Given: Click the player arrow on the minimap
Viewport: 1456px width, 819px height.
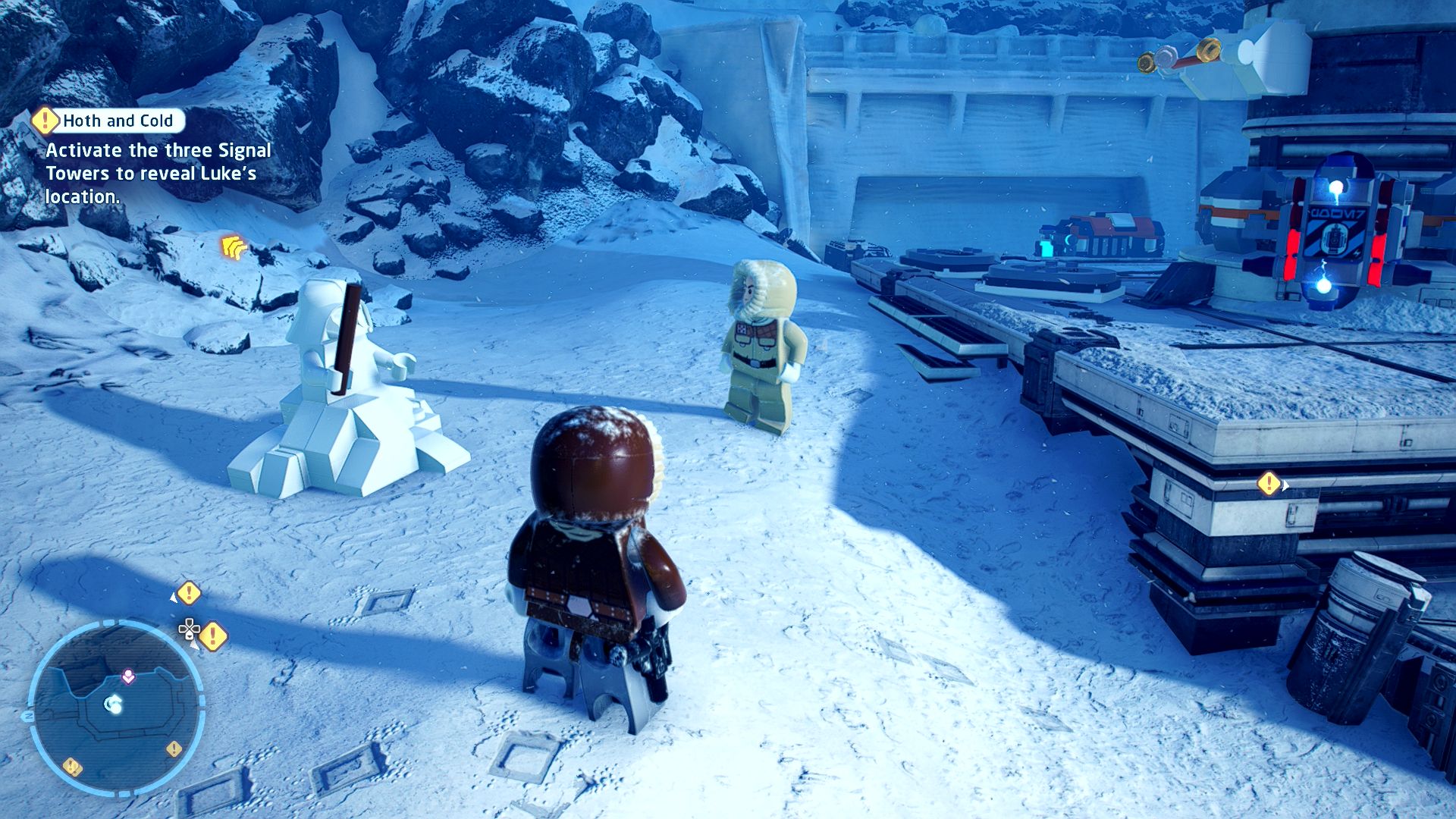Looking at the screenshot, I should 114,705.
